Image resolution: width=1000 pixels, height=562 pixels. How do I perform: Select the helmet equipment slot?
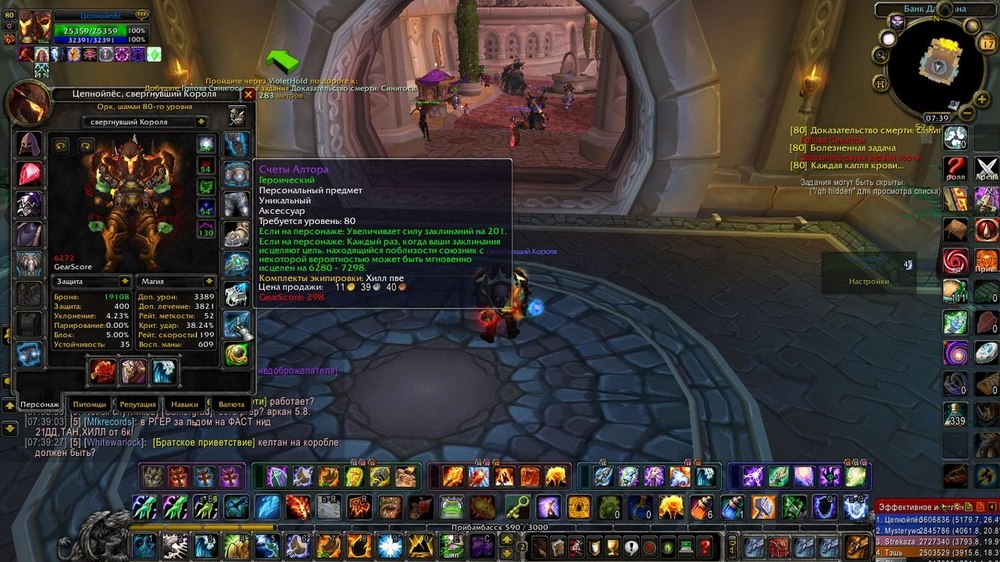click(29, 144)
